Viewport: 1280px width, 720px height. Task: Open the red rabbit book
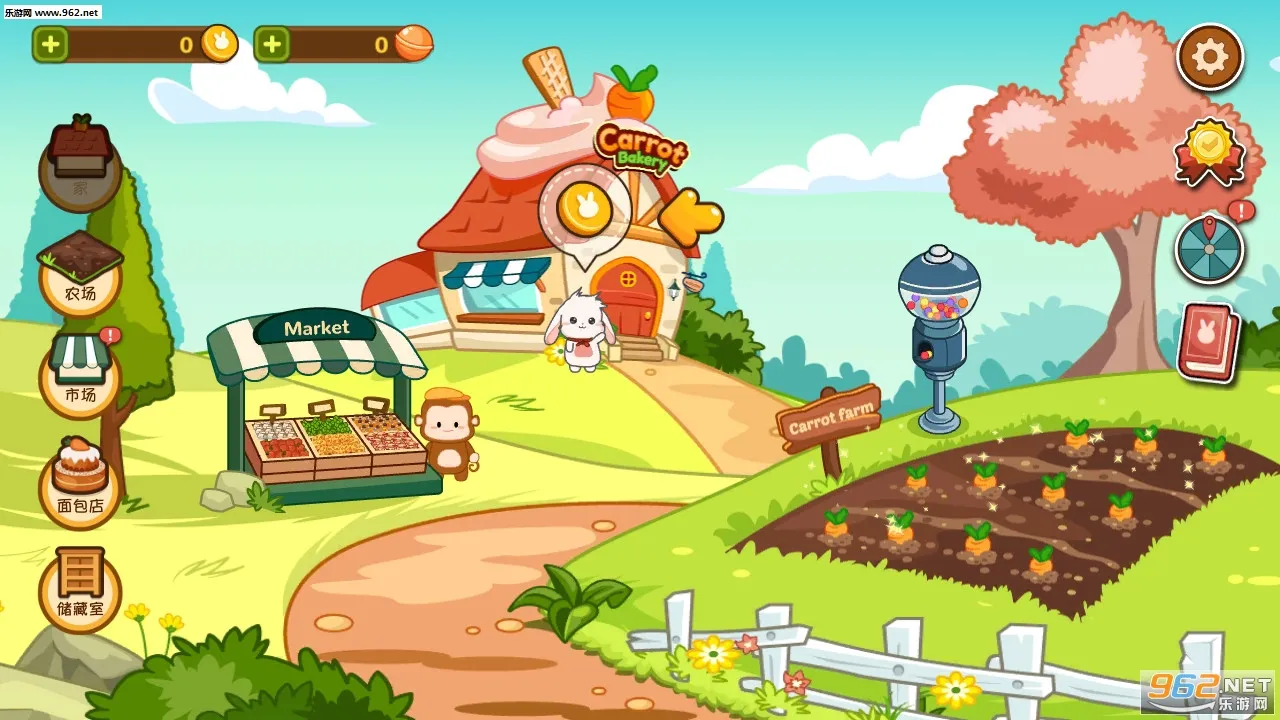tap(1208, 341)
